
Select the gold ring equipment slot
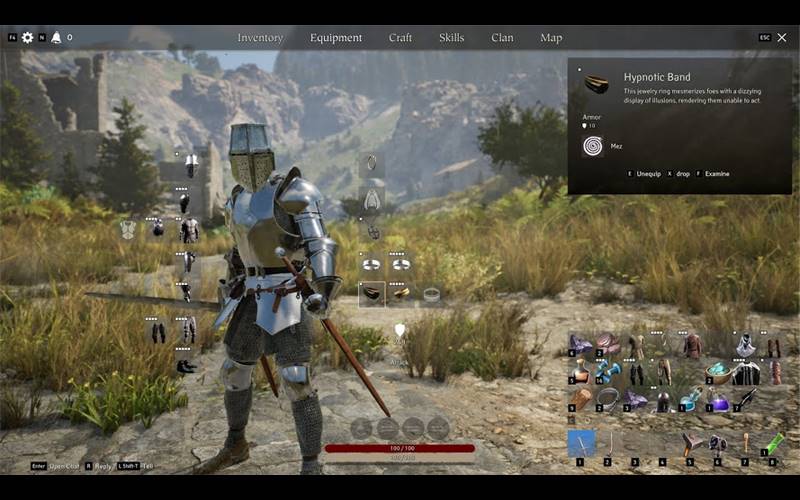(400, 294)
